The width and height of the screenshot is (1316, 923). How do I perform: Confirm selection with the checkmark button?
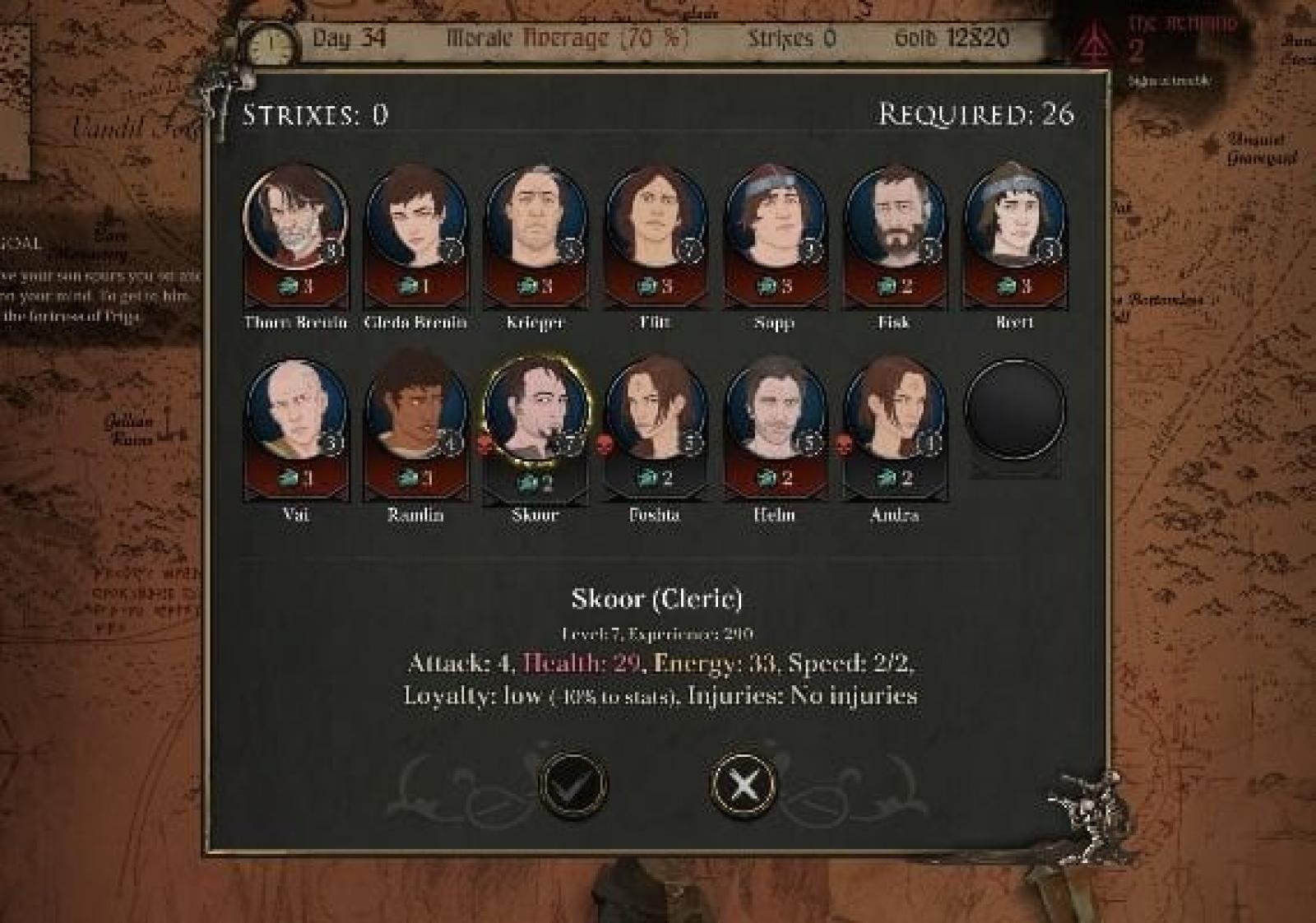[x=572, y=784]
